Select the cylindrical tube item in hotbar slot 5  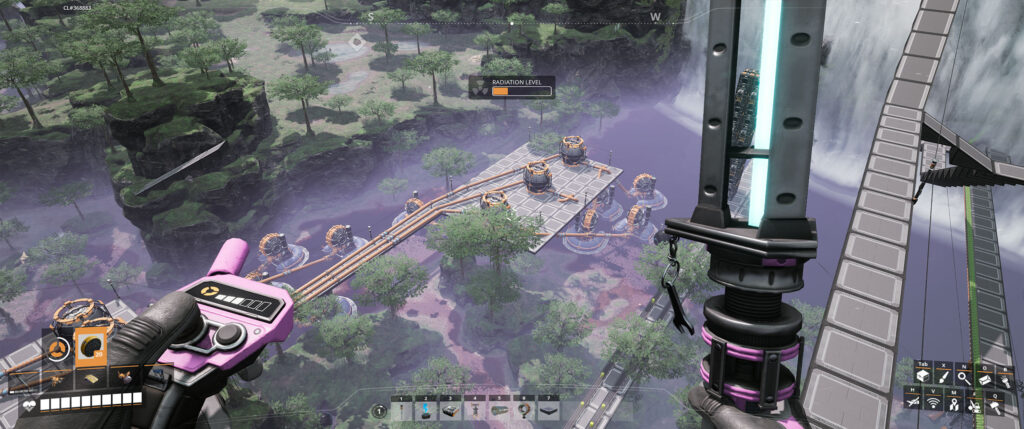point(500,410)
